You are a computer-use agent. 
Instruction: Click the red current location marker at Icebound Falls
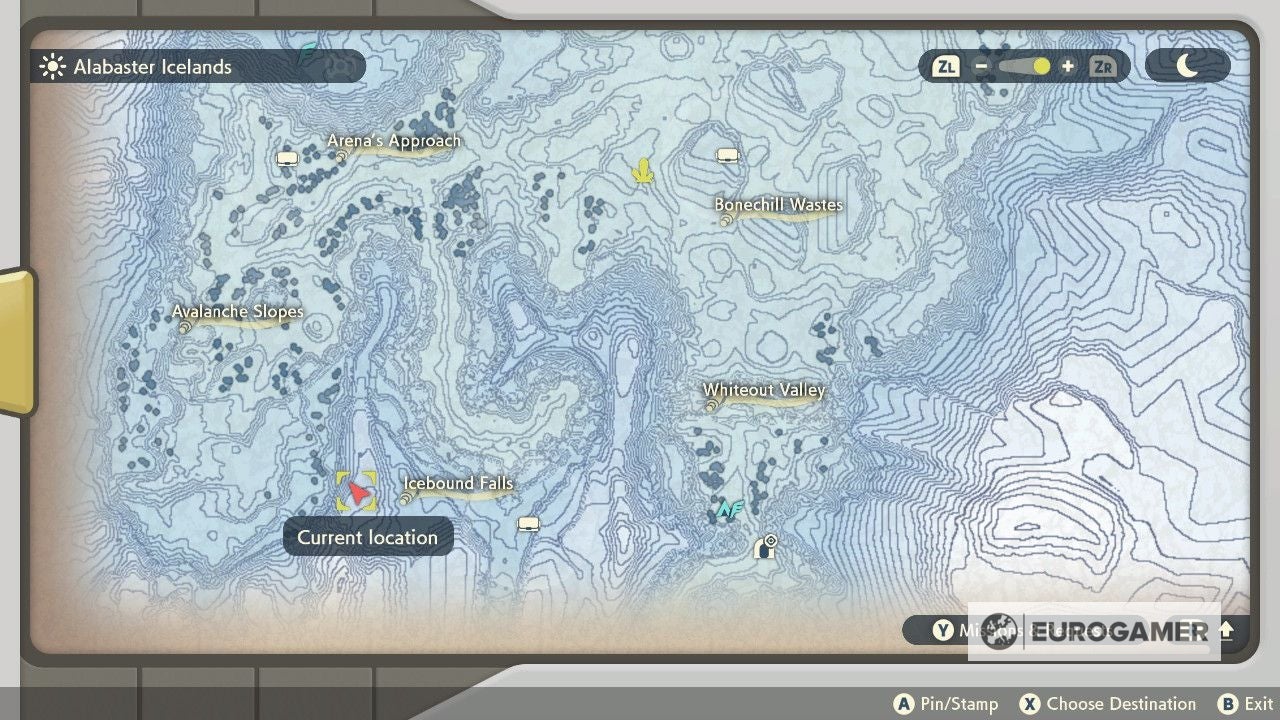pyautogui.click(x=357, y=493)
